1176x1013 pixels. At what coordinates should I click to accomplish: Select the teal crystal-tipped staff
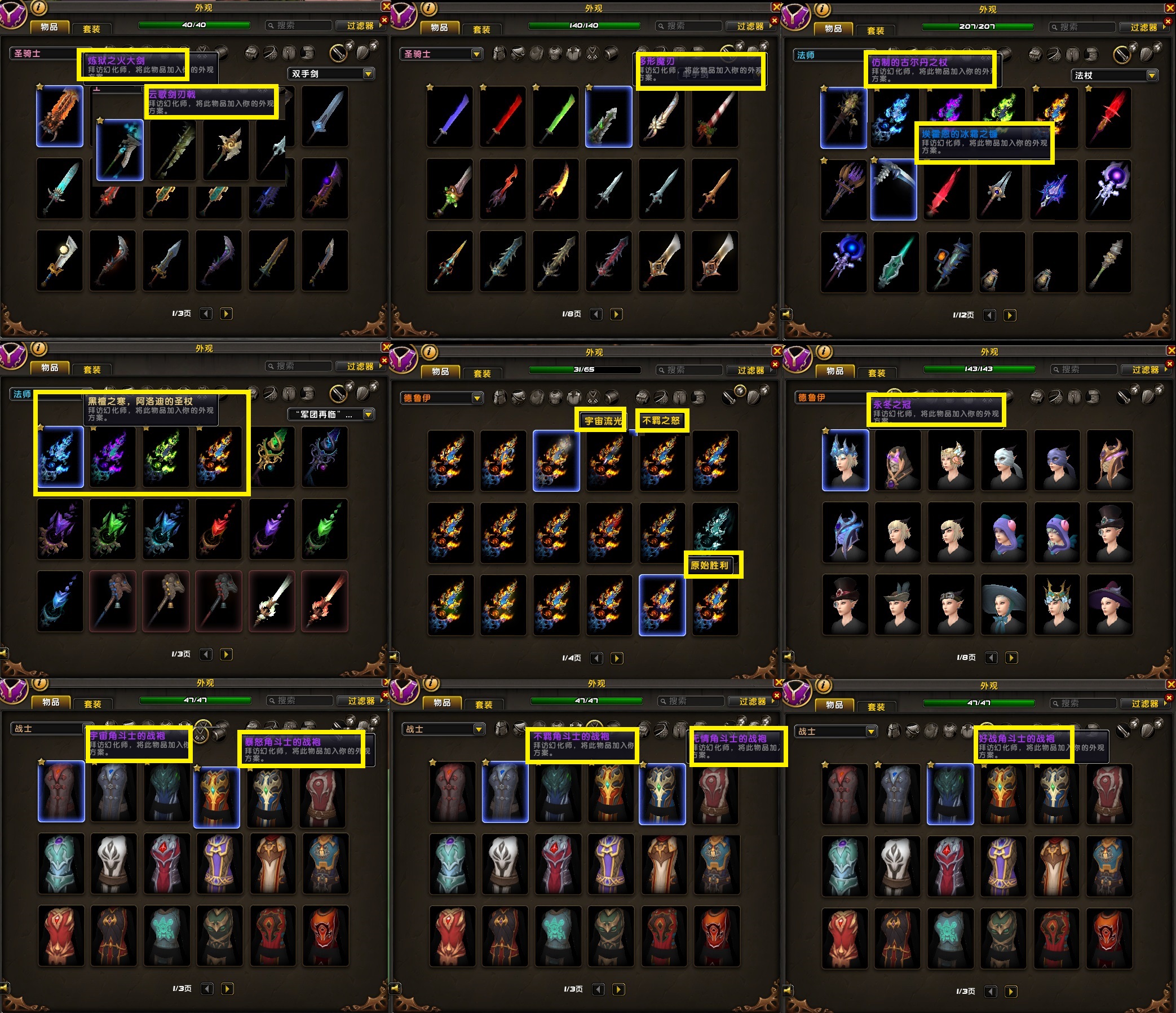896,262
